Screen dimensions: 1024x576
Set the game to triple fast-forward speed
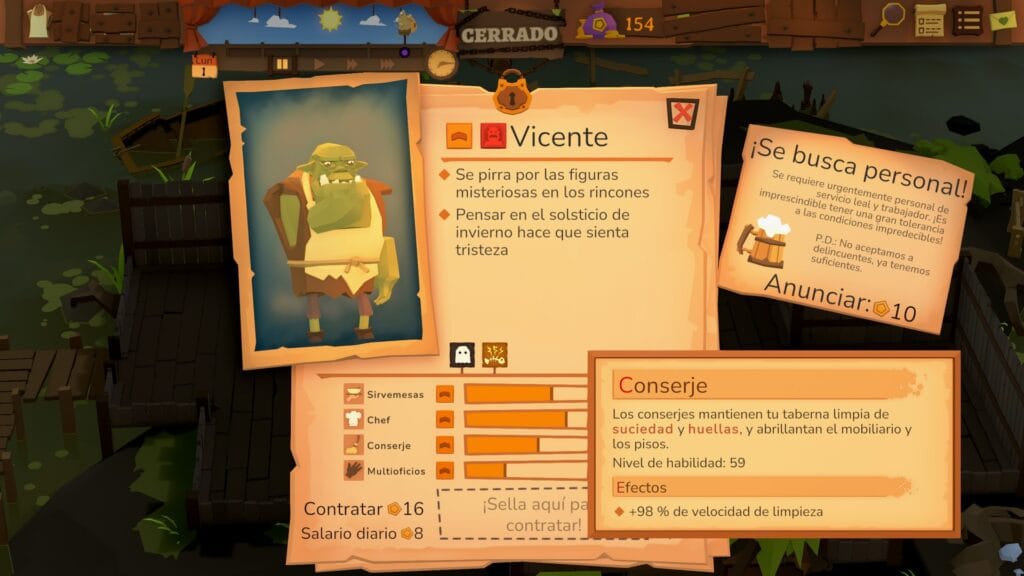(386, 63)
